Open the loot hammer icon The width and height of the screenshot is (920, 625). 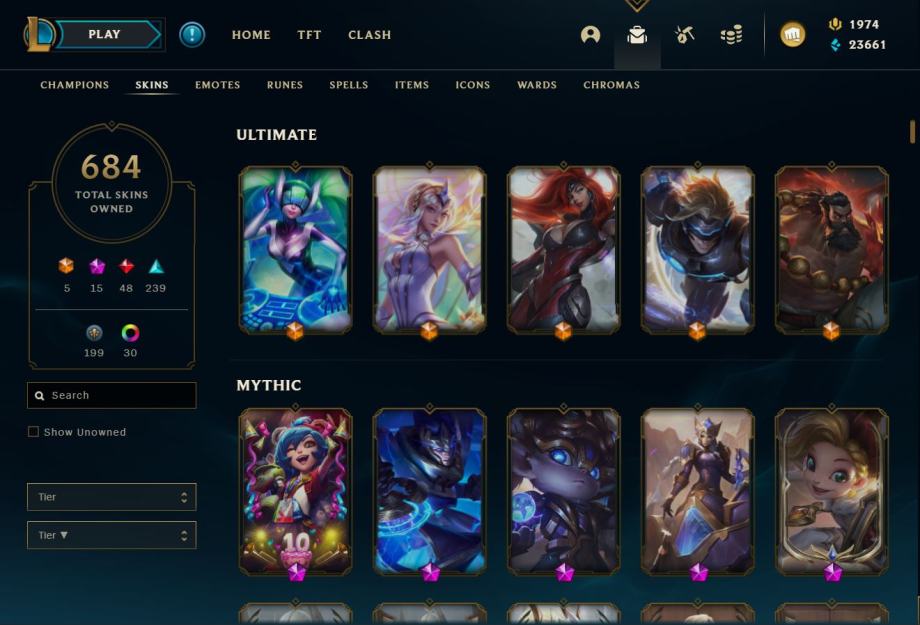coord(684,35)
